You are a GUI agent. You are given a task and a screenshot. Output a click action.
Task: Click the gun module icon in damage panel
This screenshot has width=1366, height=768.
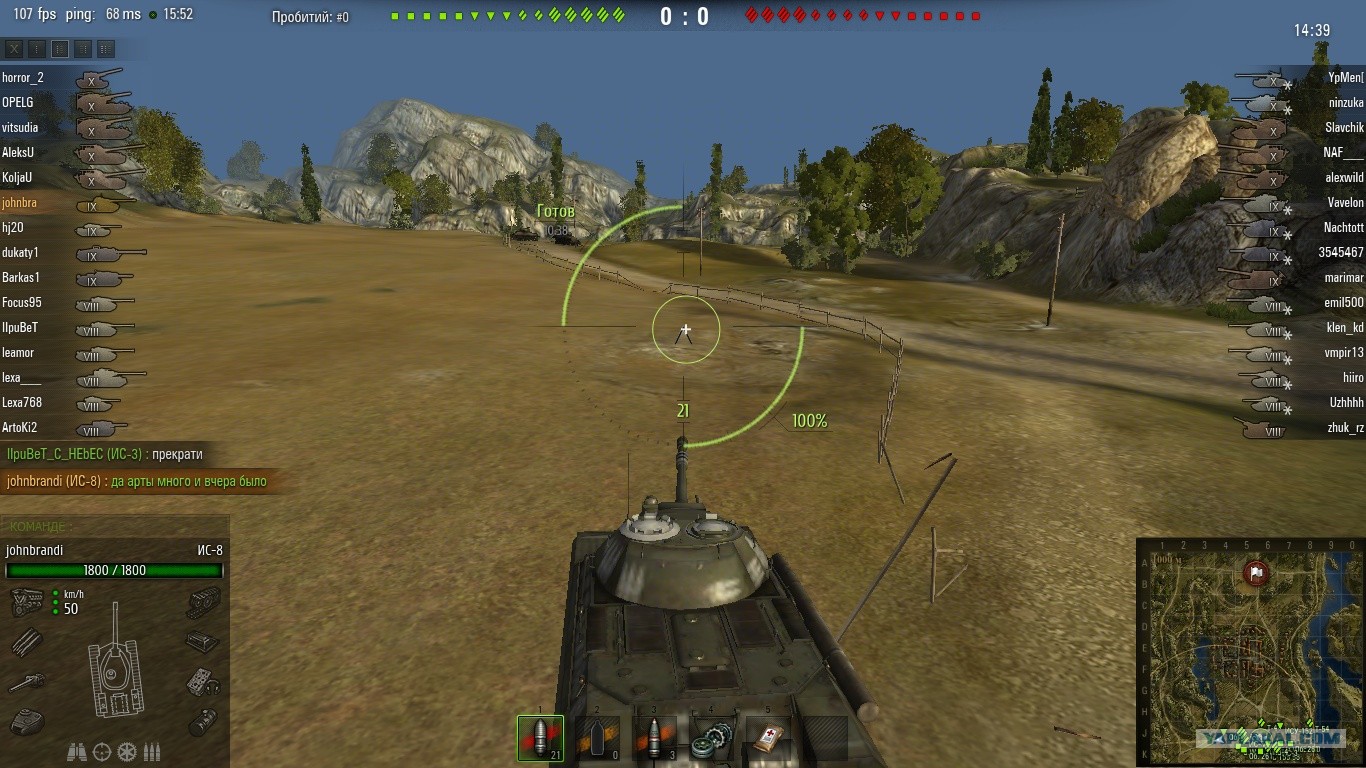(26, 683)
